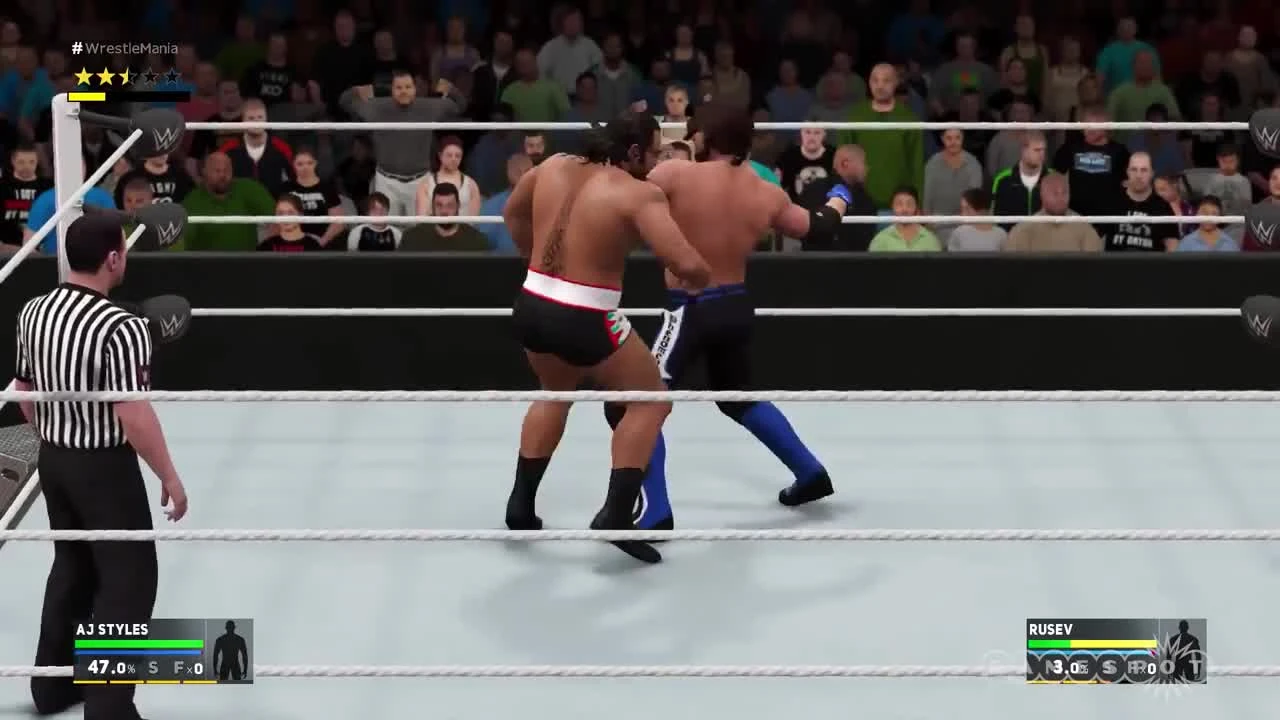The height and width of the screenshot is (720, 1280).
Task: Click Rusev's R×0 counter icon
Action: (1143, 668)
